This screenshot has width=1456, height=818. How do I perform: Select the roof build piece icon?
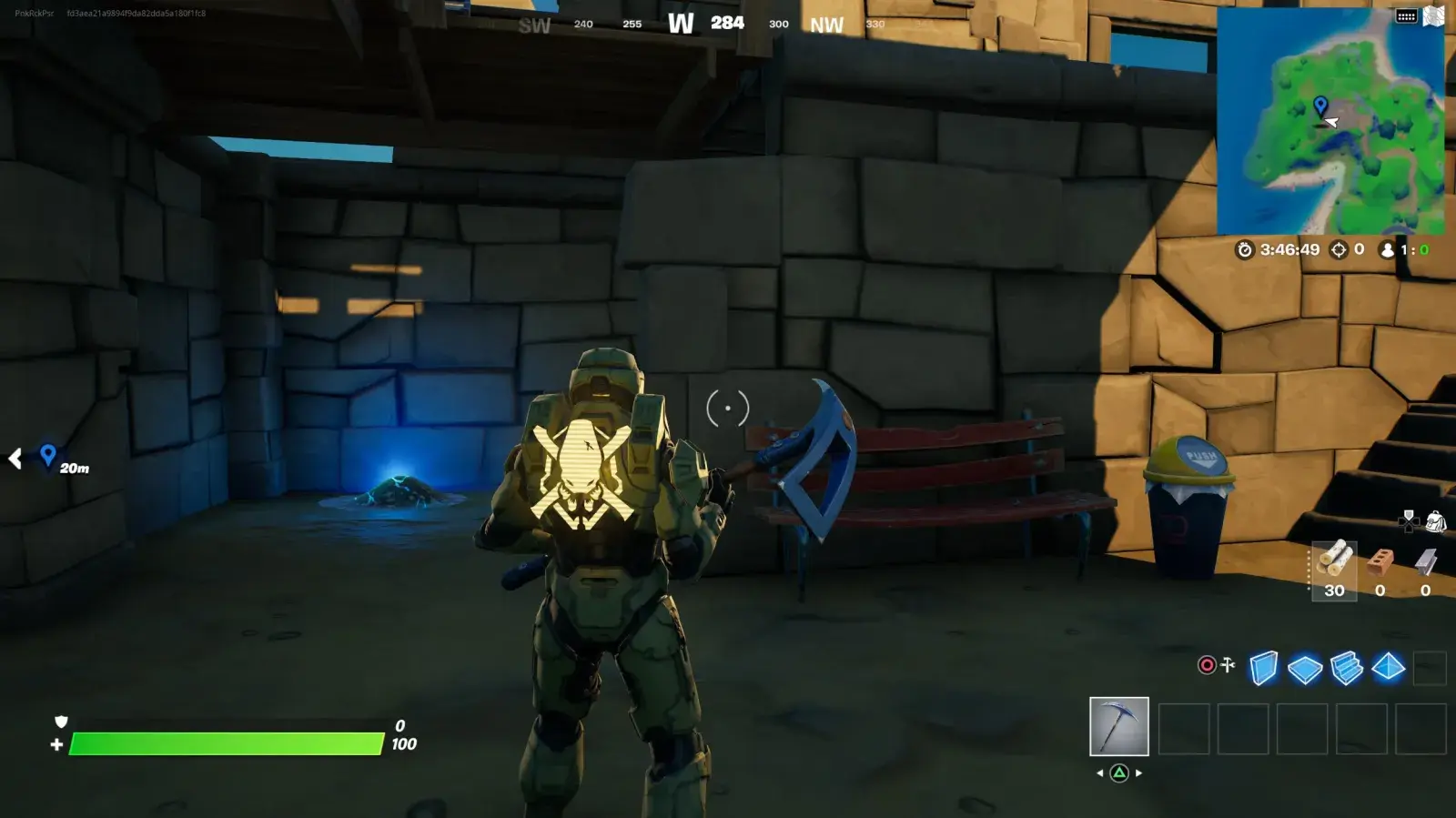click(1389, 667)
